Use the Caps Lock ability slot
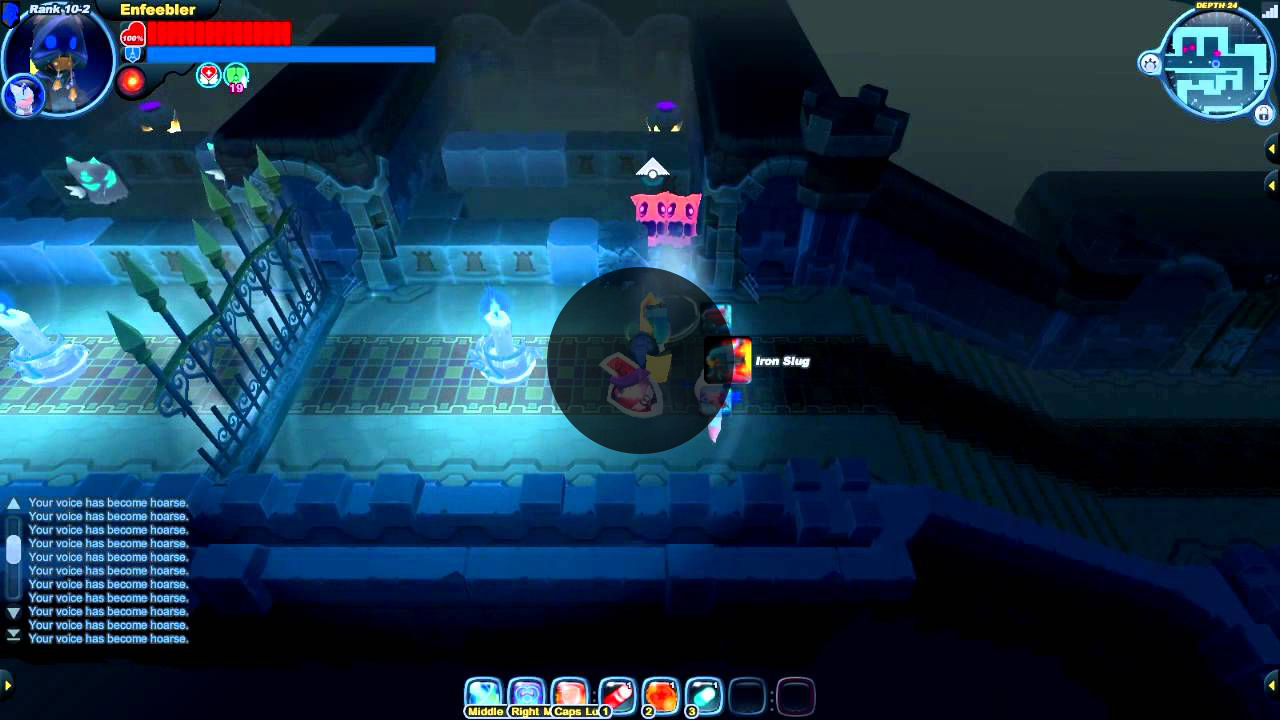This screenshot has width=1280, height=720. coord(569,695)
